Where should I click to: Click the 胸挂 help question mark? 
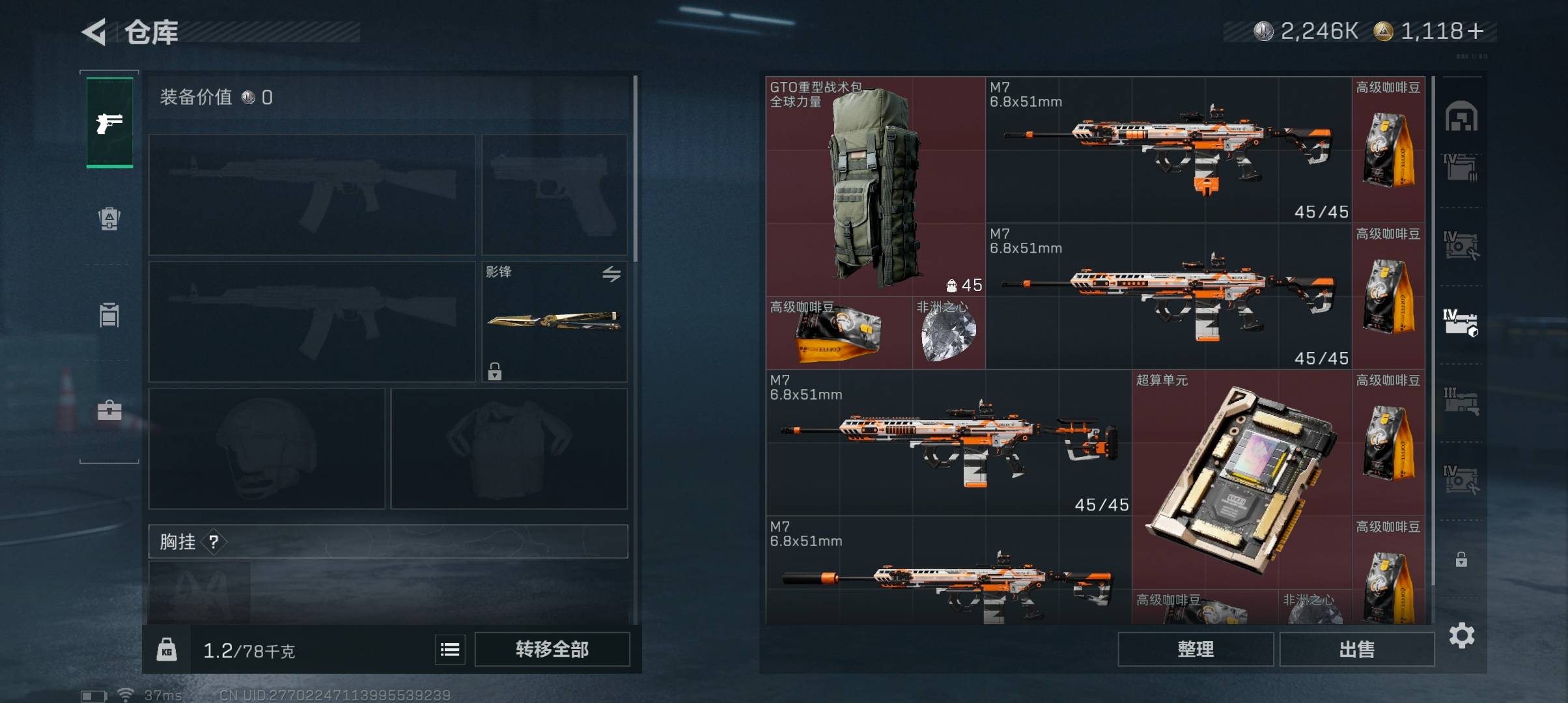pos(214,542)
